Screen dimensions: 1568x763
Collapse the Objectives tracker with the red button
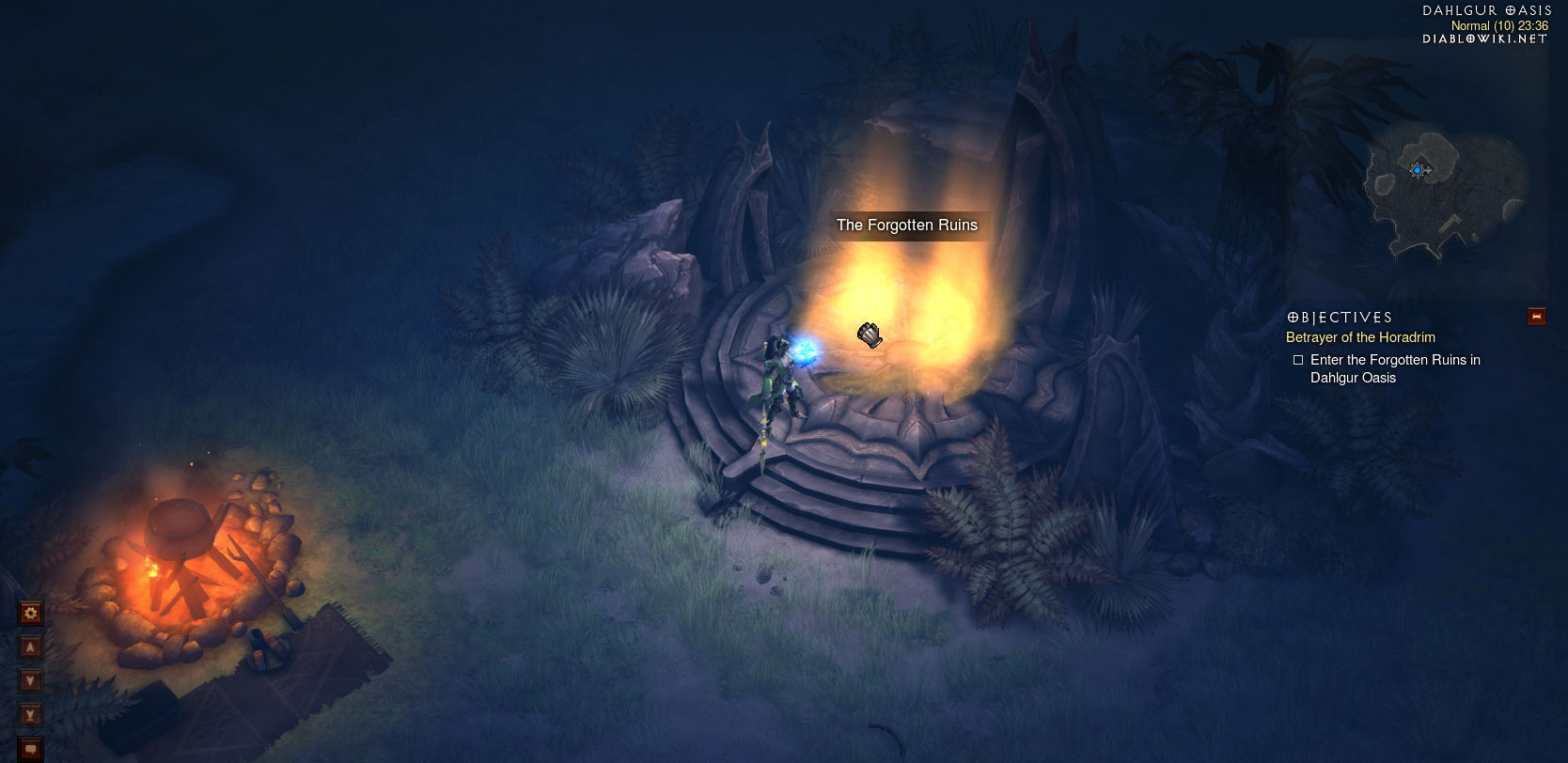coord(1537,317)
